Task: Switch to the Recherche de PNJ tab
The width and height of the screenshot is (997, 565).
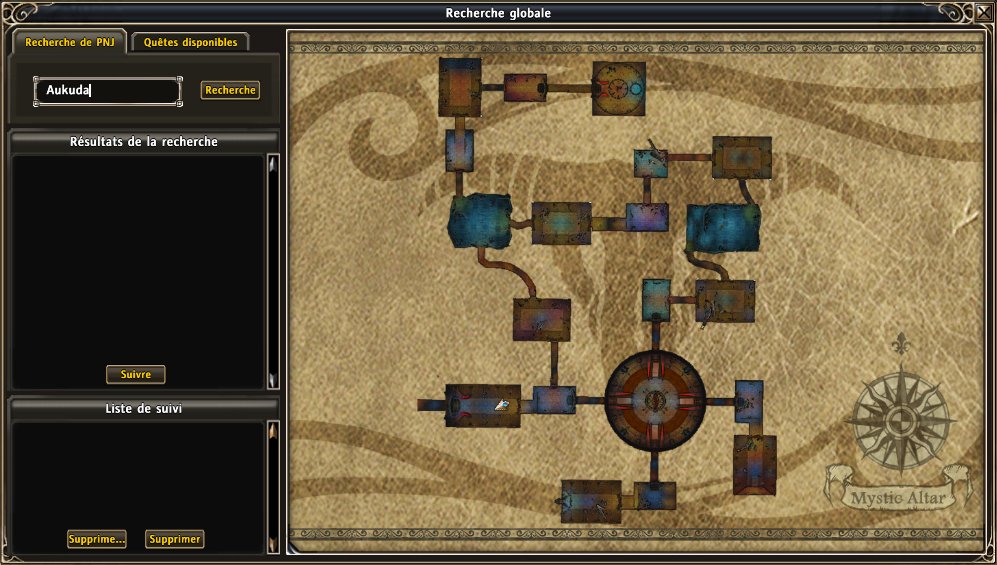Action: coord(69,43)
